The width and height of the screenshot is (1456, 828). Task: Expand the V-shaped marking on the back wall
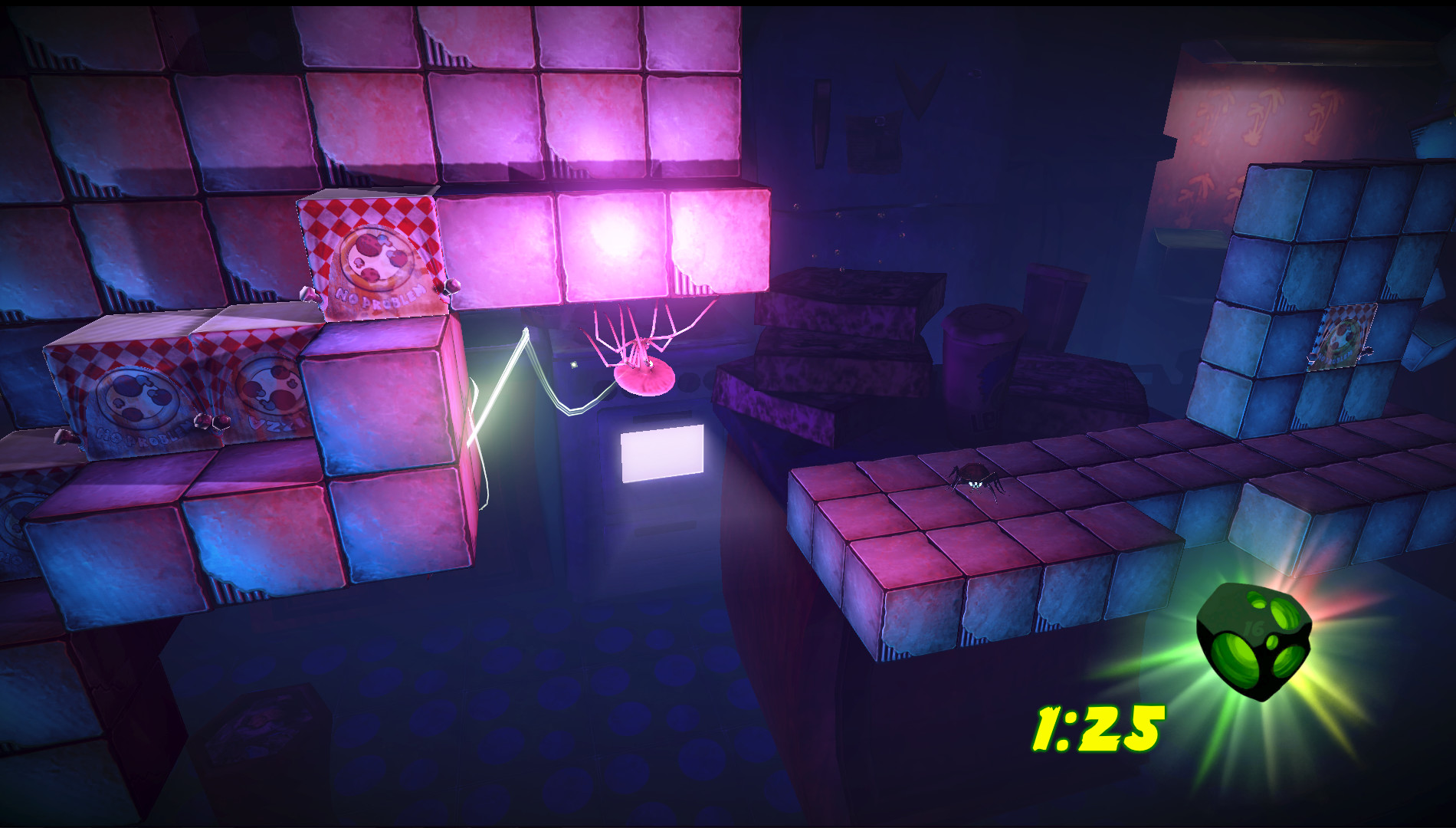coord(920,92)
